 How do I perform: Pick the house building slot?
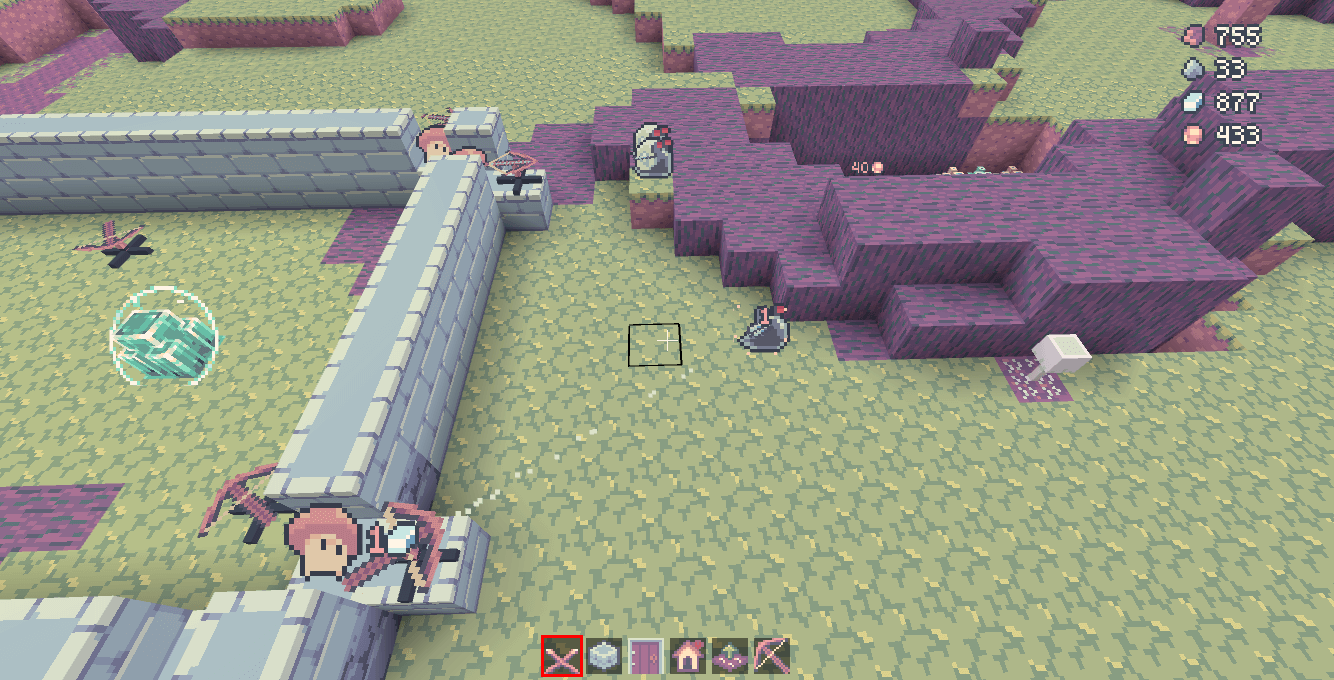(x=687, y=656)
